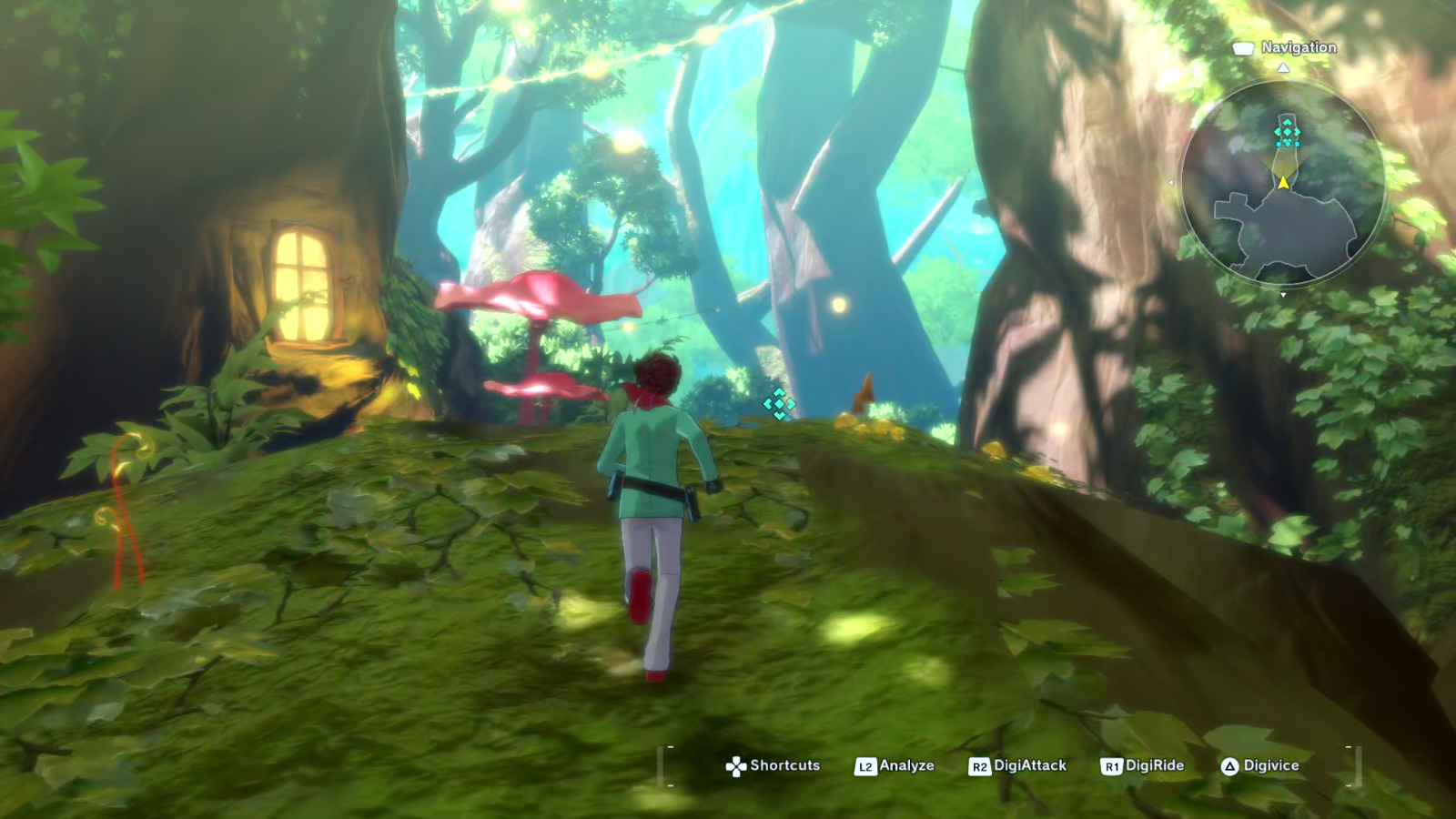The width and height of the screenshot is (1456, 819).
Task: Open the Digivice menu
Action: pyautogui.click(x=1260, y=766)
